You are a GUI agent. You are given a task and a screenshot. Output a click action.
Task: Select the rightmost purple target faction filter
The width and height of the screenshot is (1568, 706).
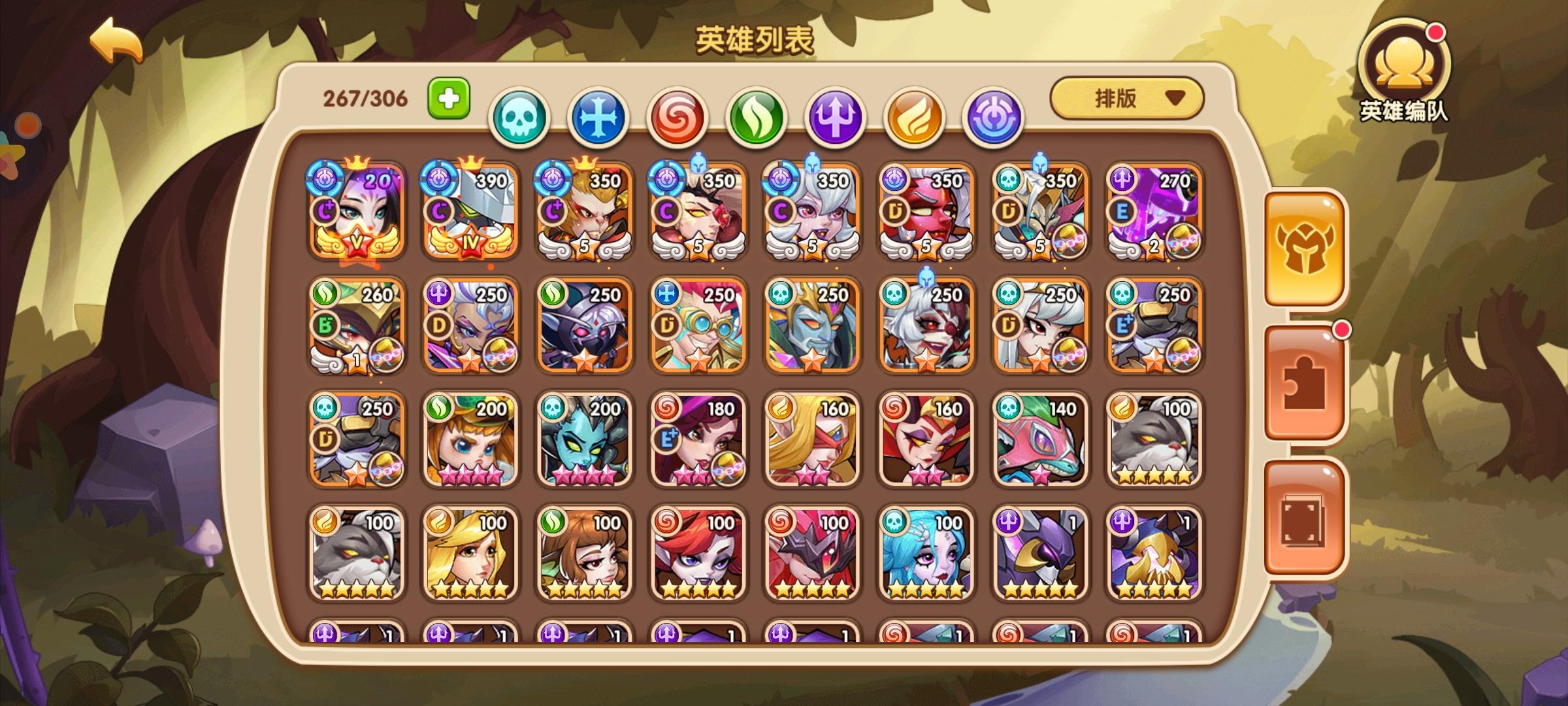pos(990,114)
